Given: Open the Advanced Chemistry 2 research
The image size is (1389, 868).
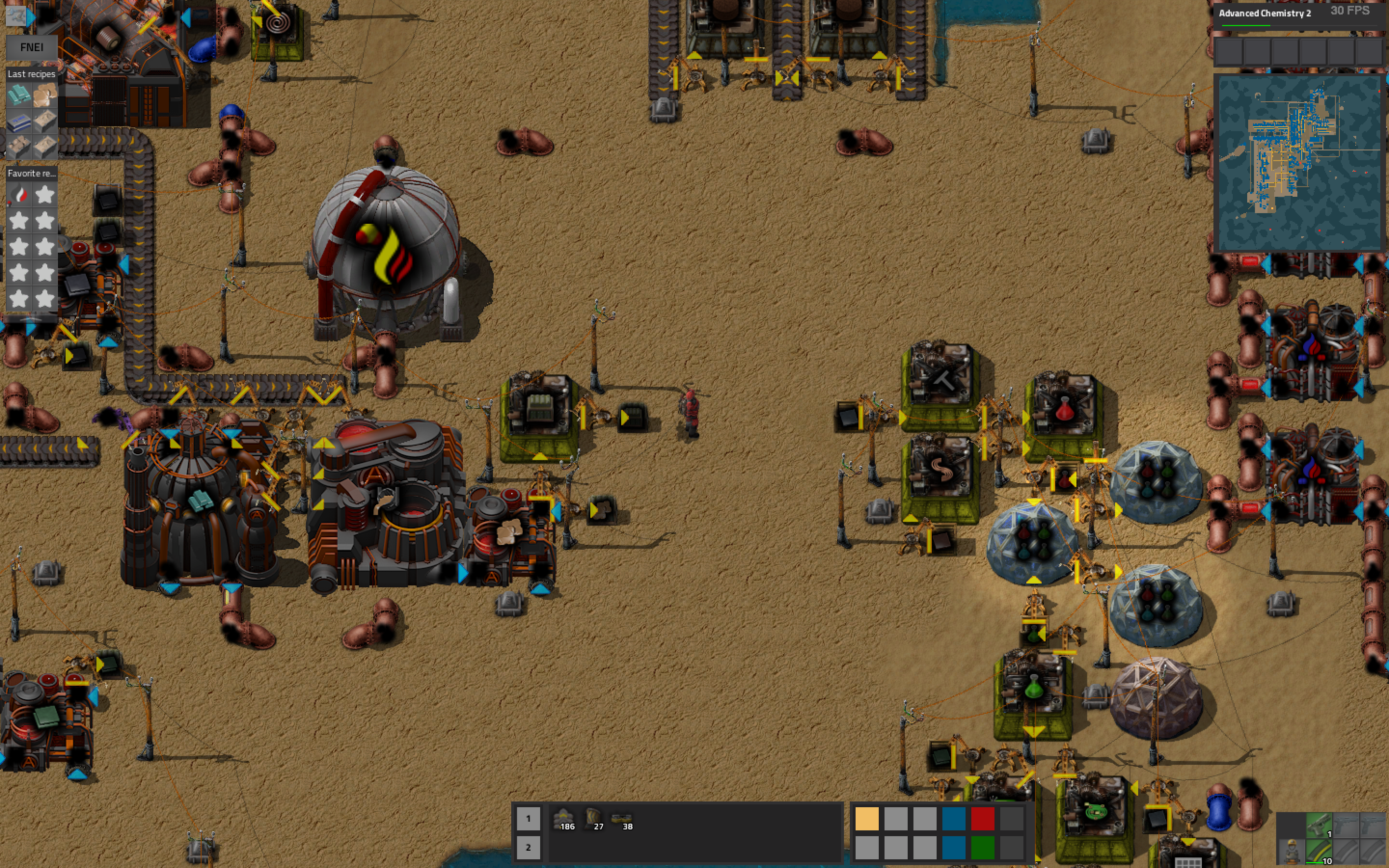Looking at the screenshot, I should pos(1265,13).
